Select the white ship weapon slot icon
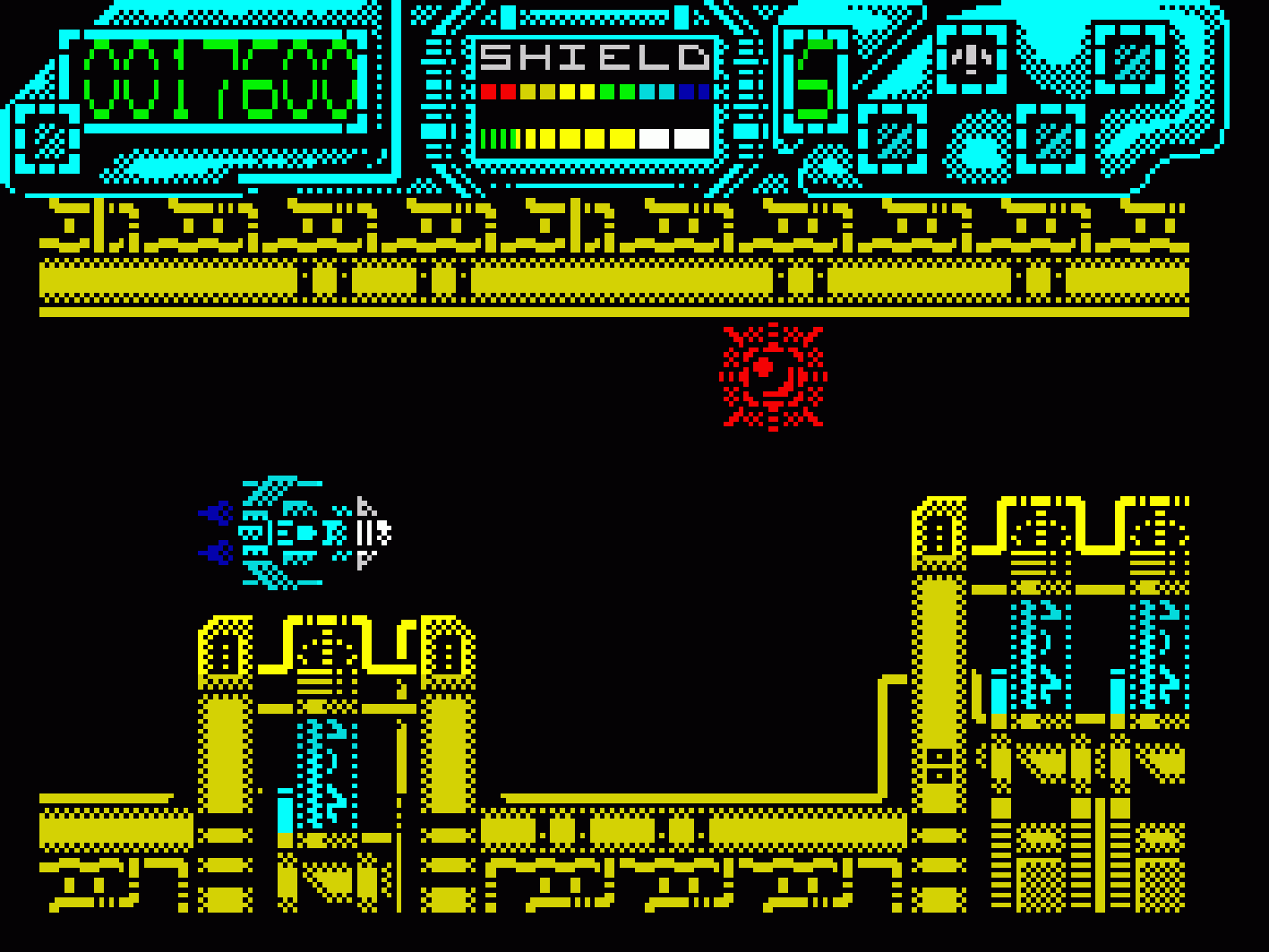This screenshot has height=952, width=1269. [971, 59]
